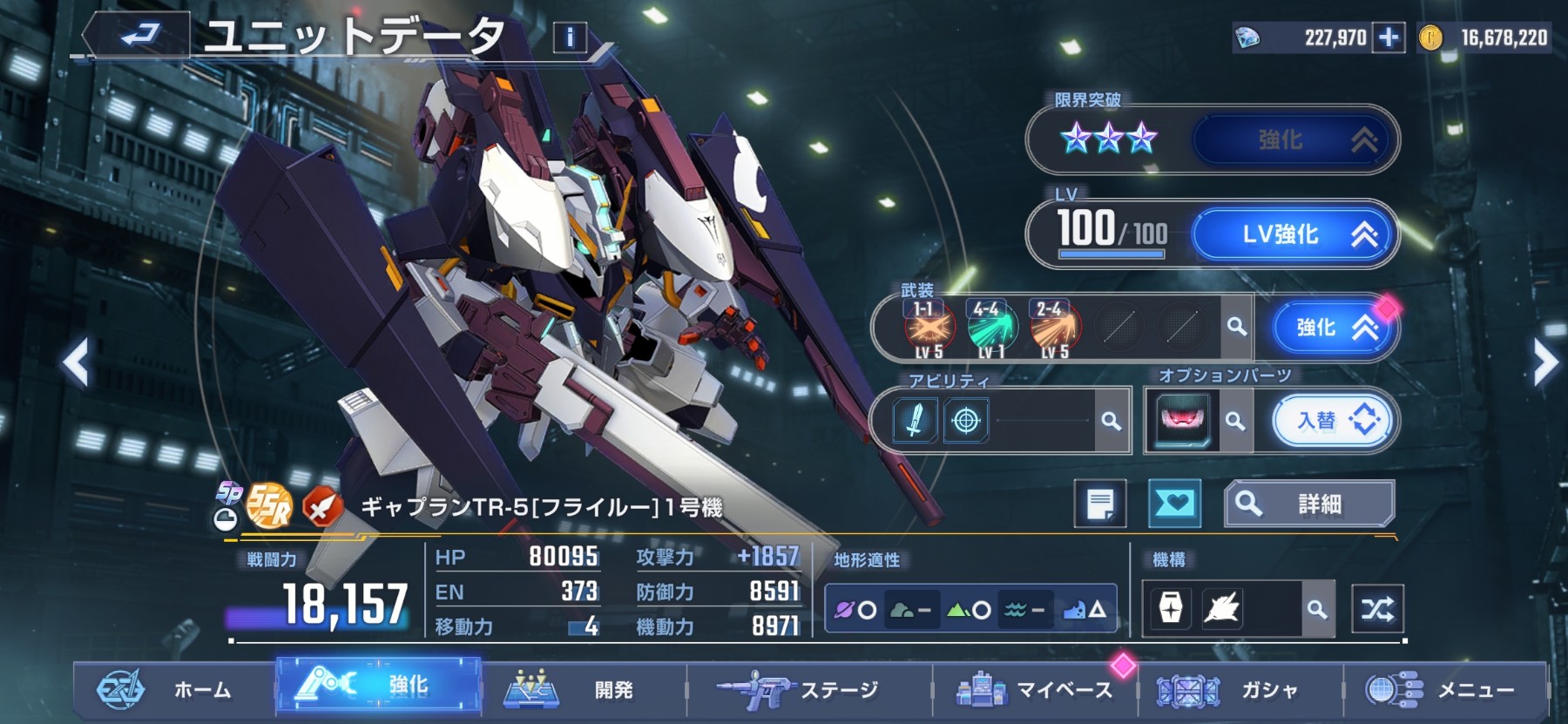Viewport: 1568px width, 724px height.
Task: Go back using the return arrow button
Action: (x=139, y=36)
